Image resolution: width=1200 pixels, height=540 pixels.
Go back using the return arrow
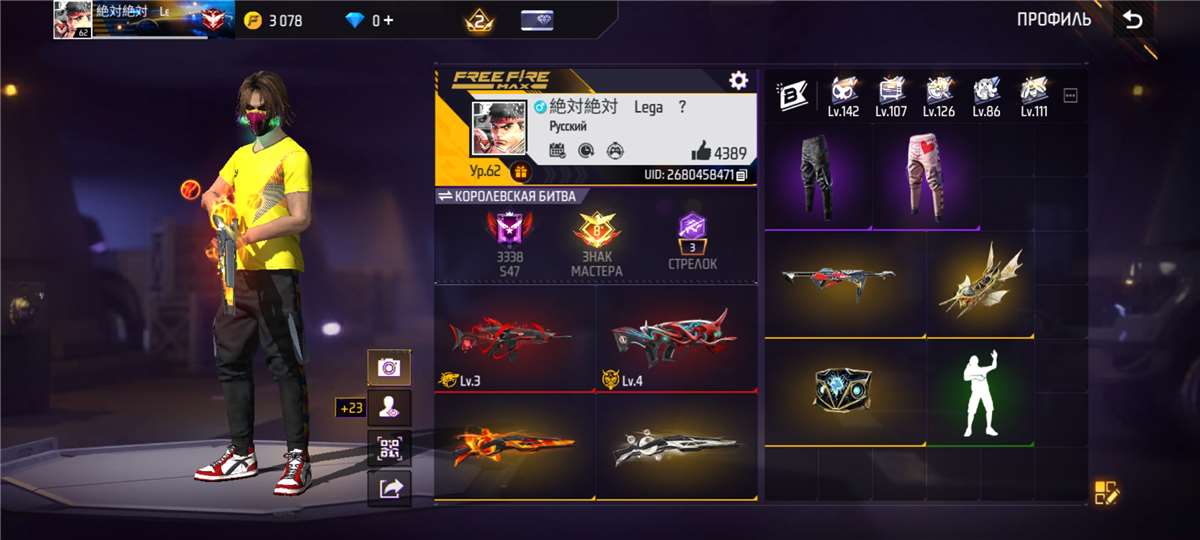(1132, 20)
